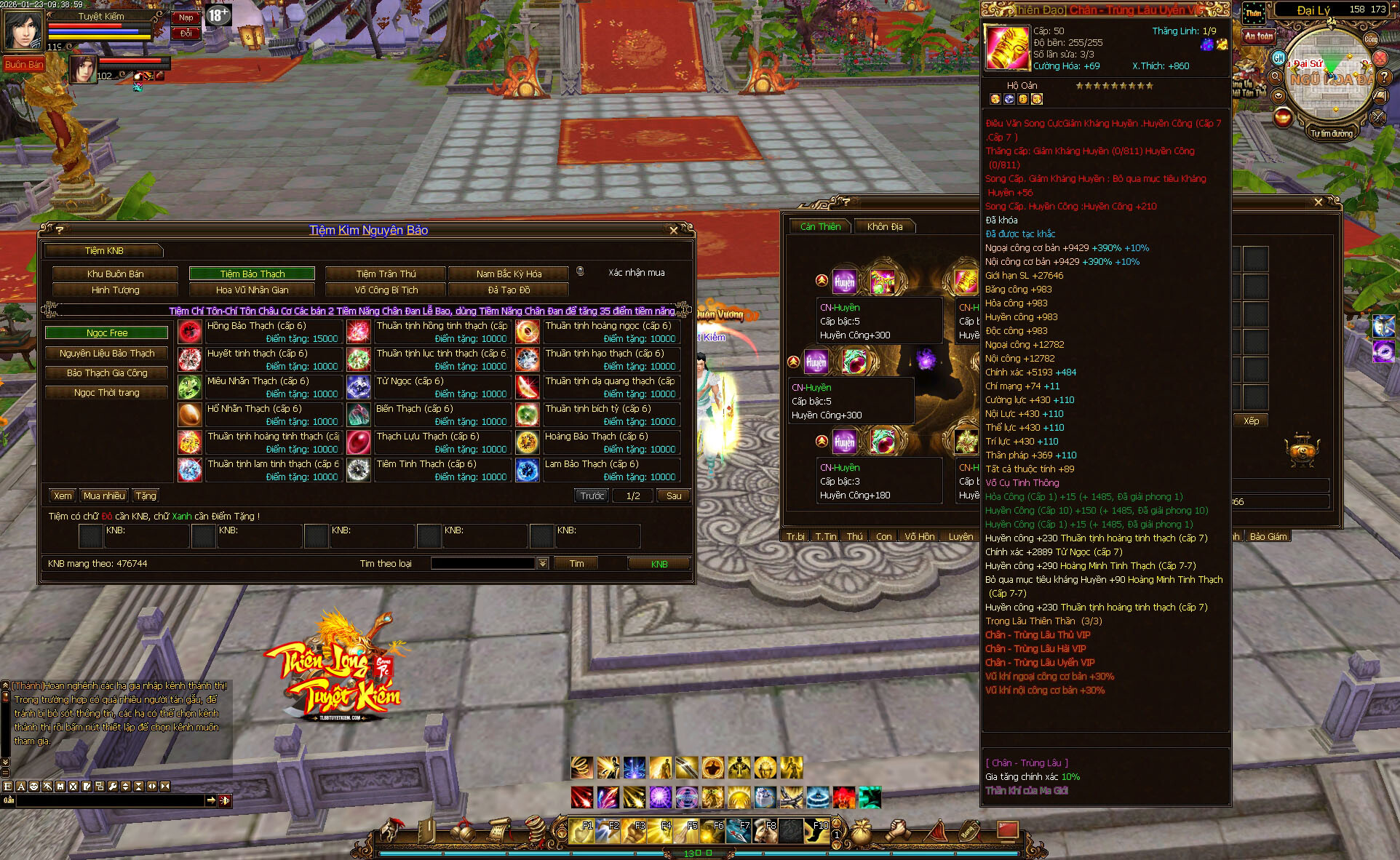Choose the Võ Công Bí Tịch shop

tap(386, 290)
